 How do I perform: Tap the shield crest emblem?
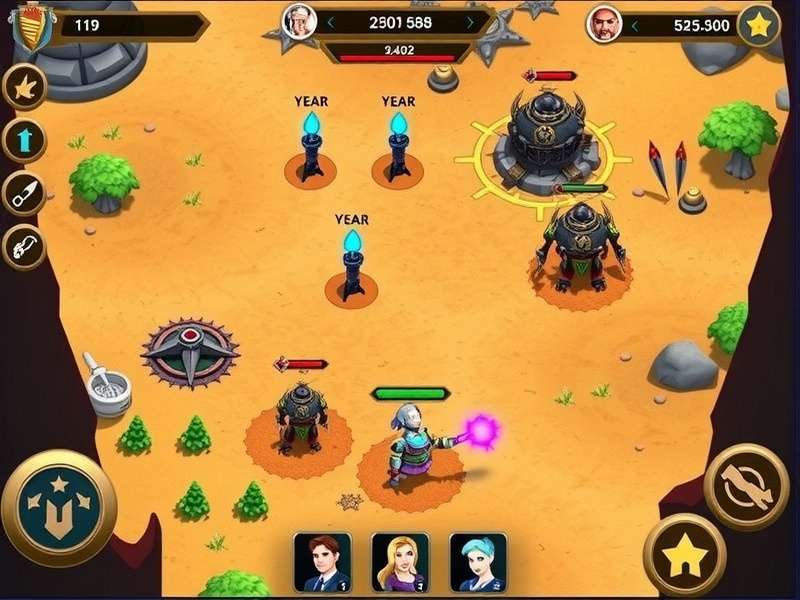pos(31,26)
